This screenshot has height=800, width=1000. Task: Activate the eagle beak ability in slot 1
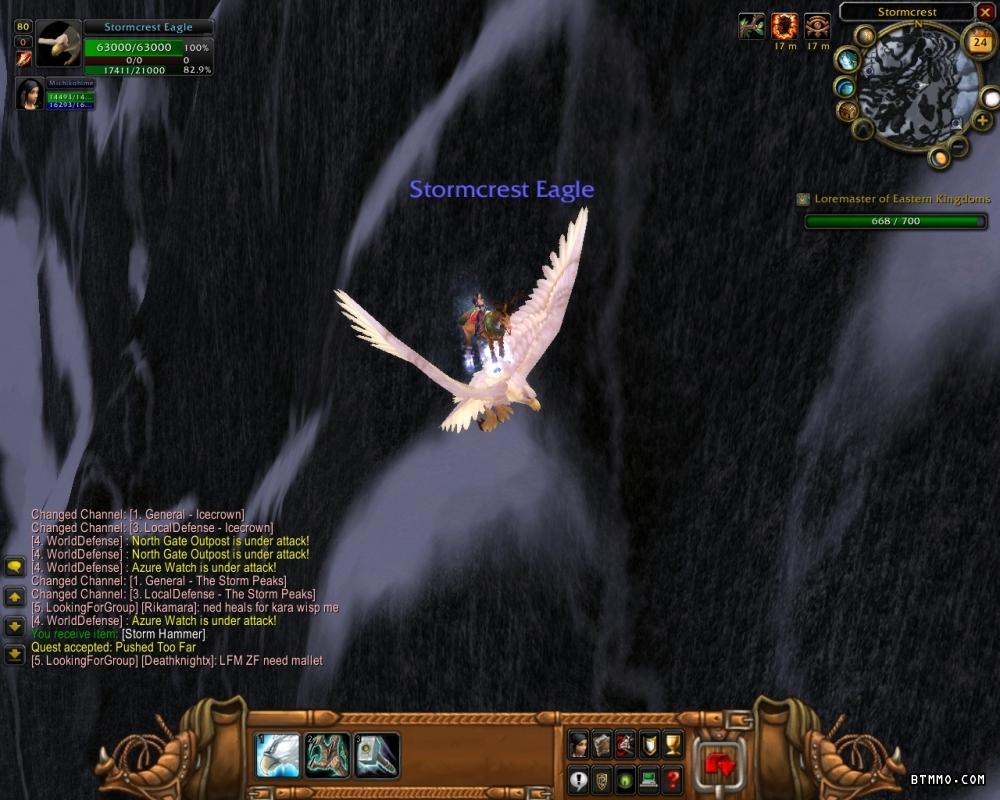[x=277, y=756]
